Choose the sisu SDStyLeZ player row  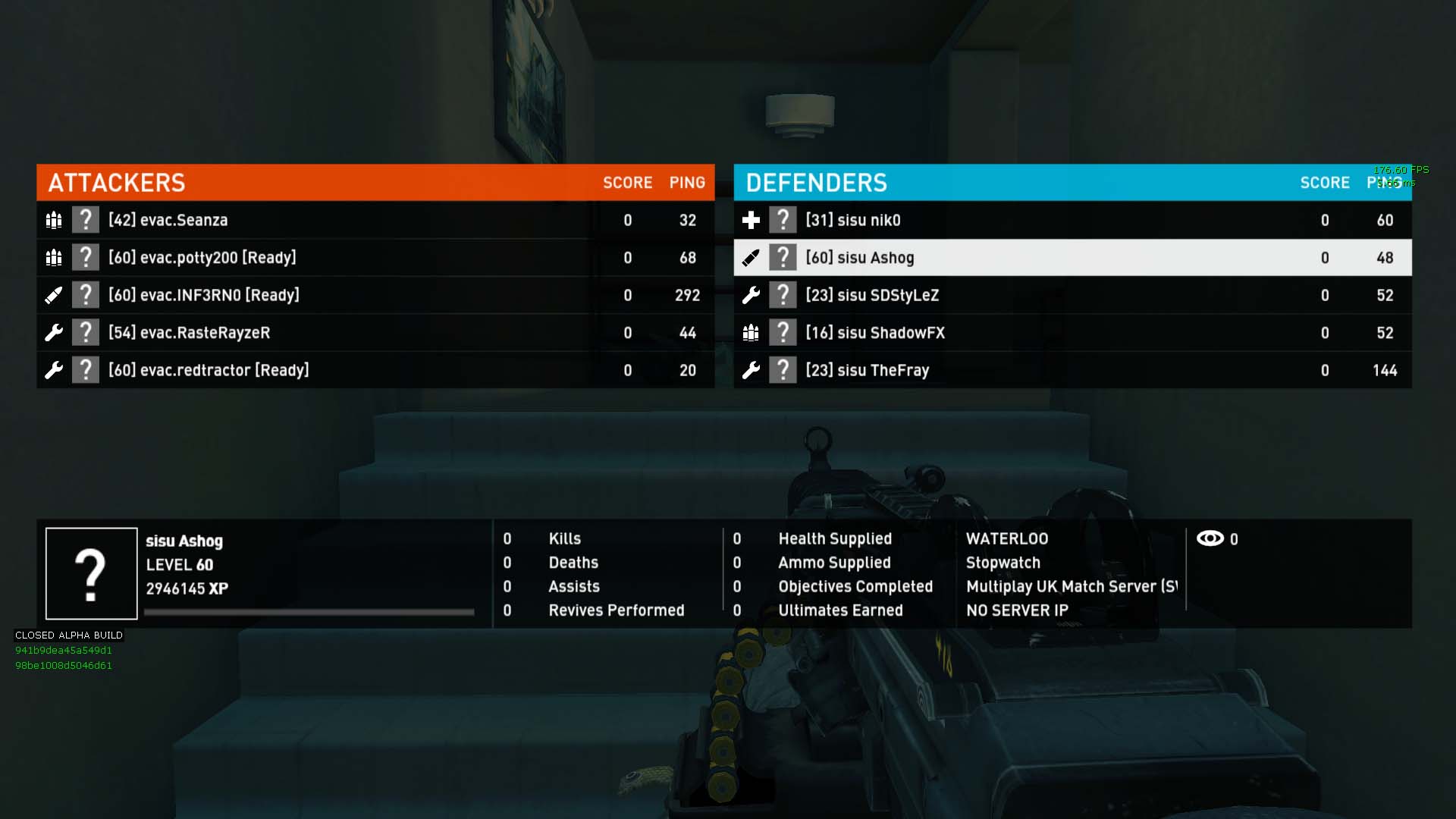tap(1072, 295)
